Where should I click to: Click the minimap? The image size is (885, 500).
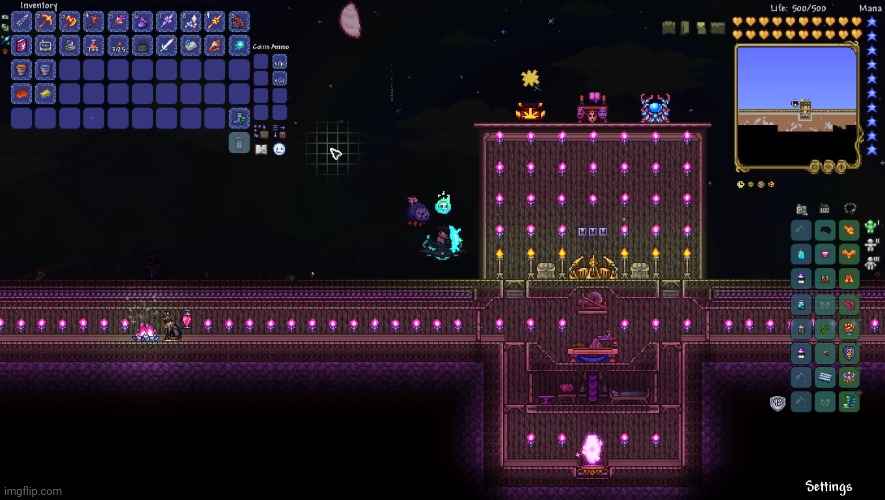click(797, 107)
